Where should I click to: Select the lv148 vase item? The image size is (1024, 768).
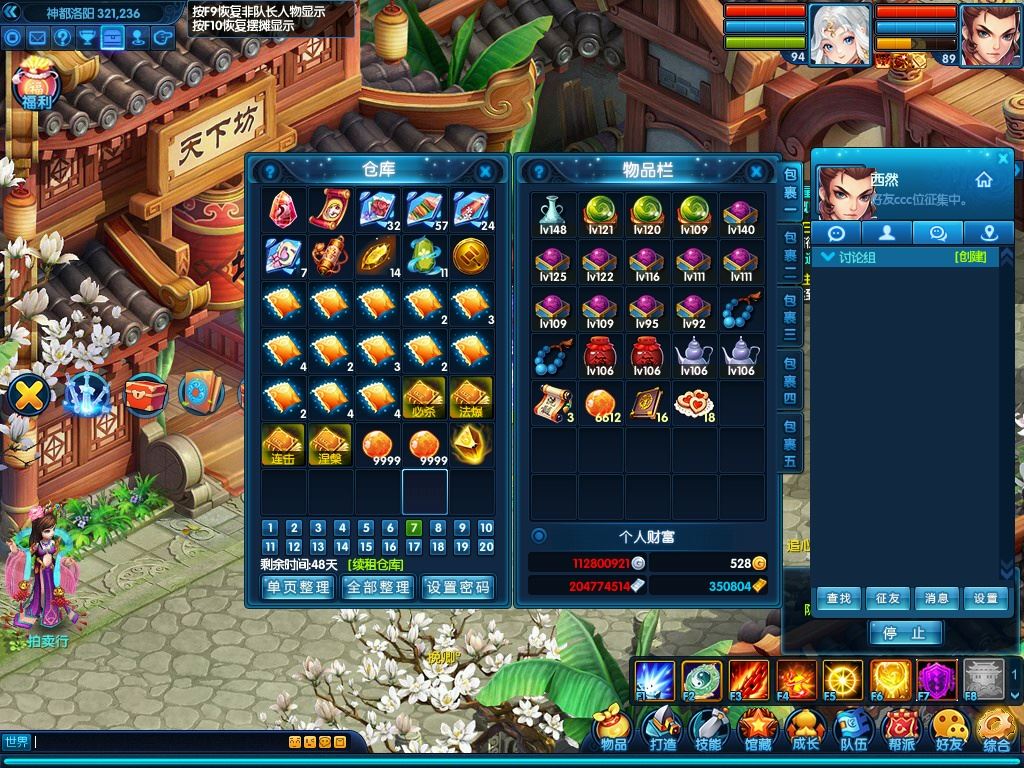pos(552,213)
